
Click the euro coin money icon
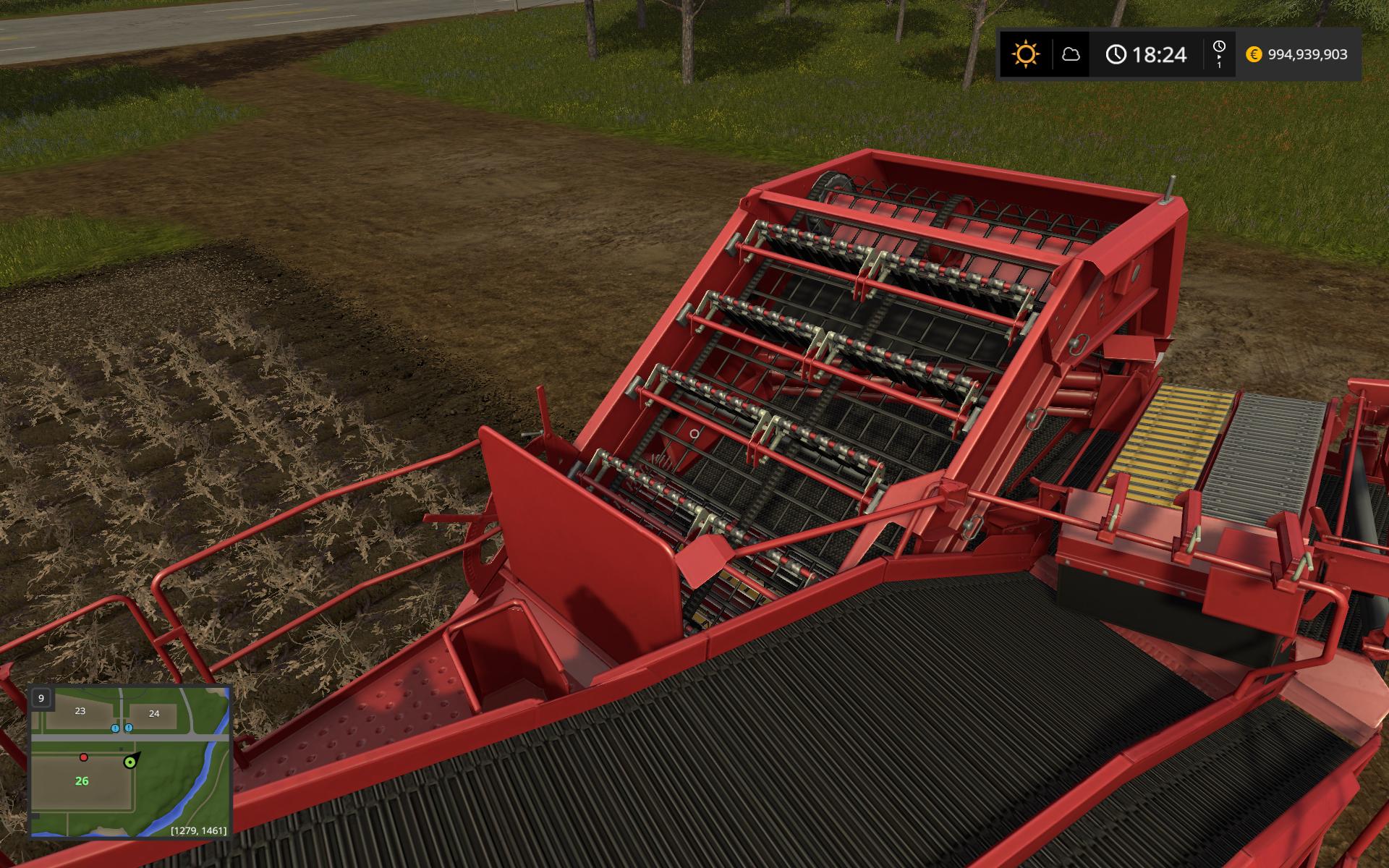click(1254, 54)
